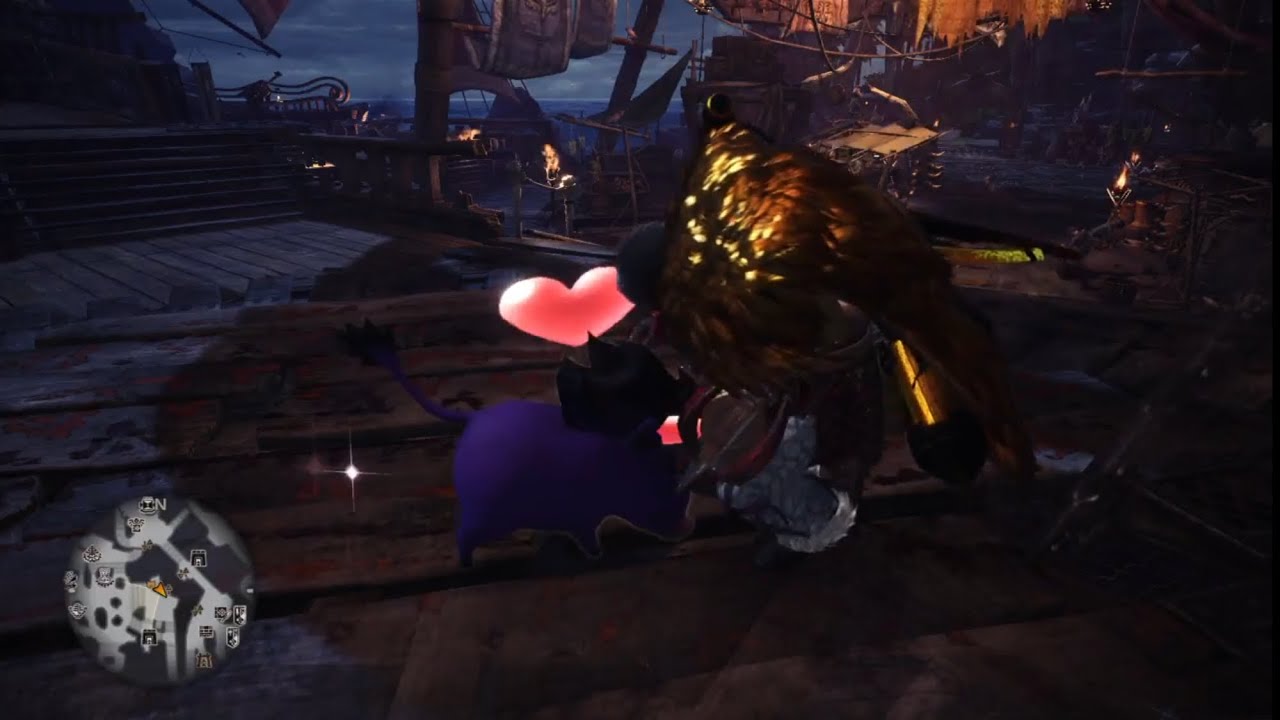Click the fast travel gate icon on the minimap
The height and width of the screenshot is (720, 1280).
[x=198, y=558]
